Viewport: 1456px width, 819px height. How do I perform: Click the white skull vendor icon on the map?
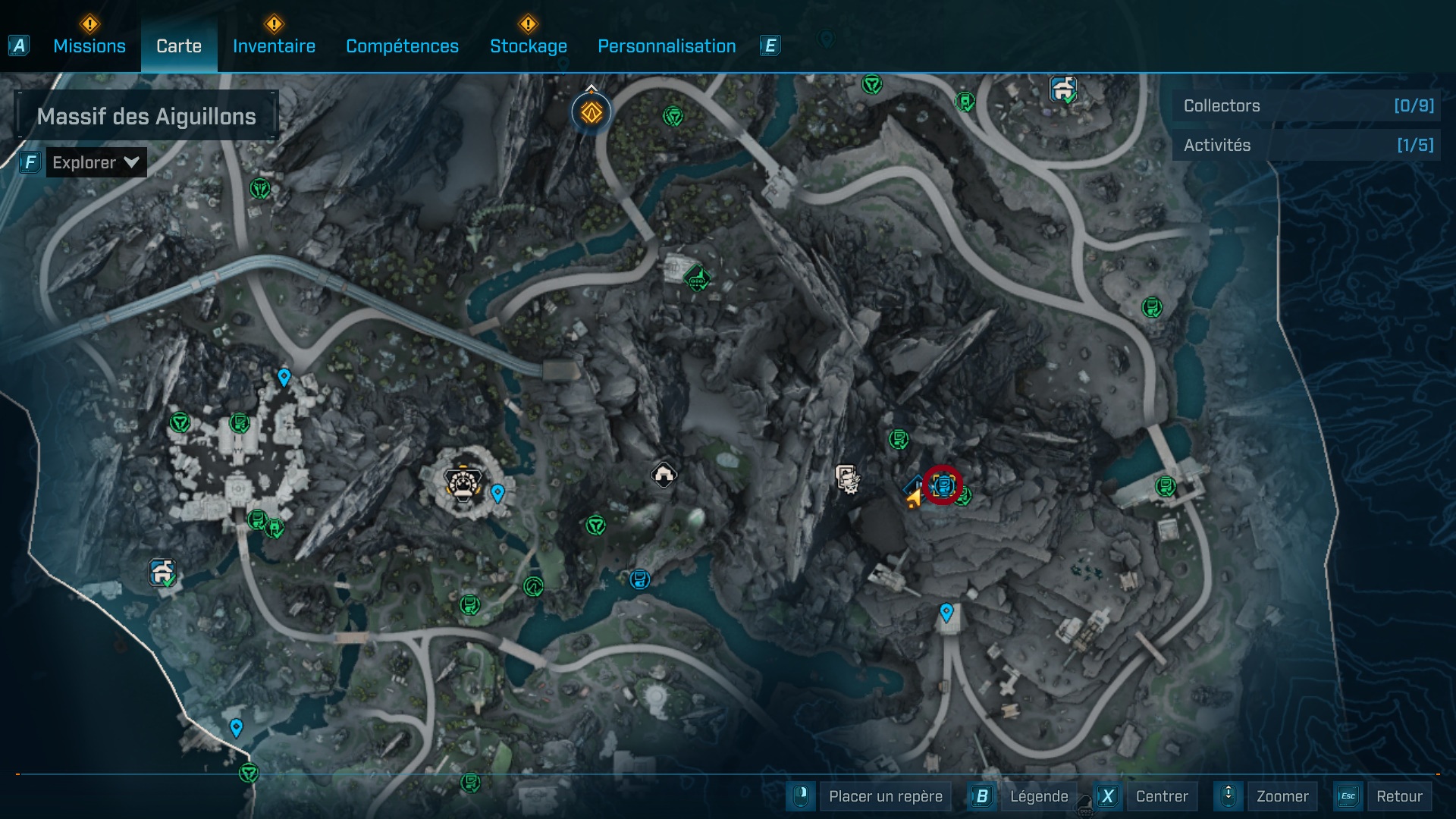click(847, 479)
